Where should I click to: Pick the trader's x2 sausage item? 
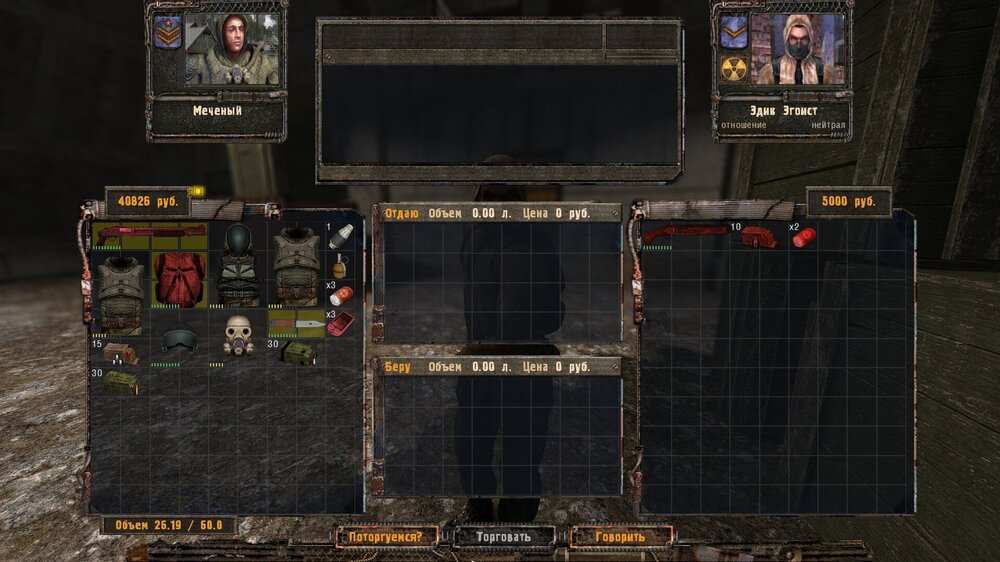click(x=803, y=237)
